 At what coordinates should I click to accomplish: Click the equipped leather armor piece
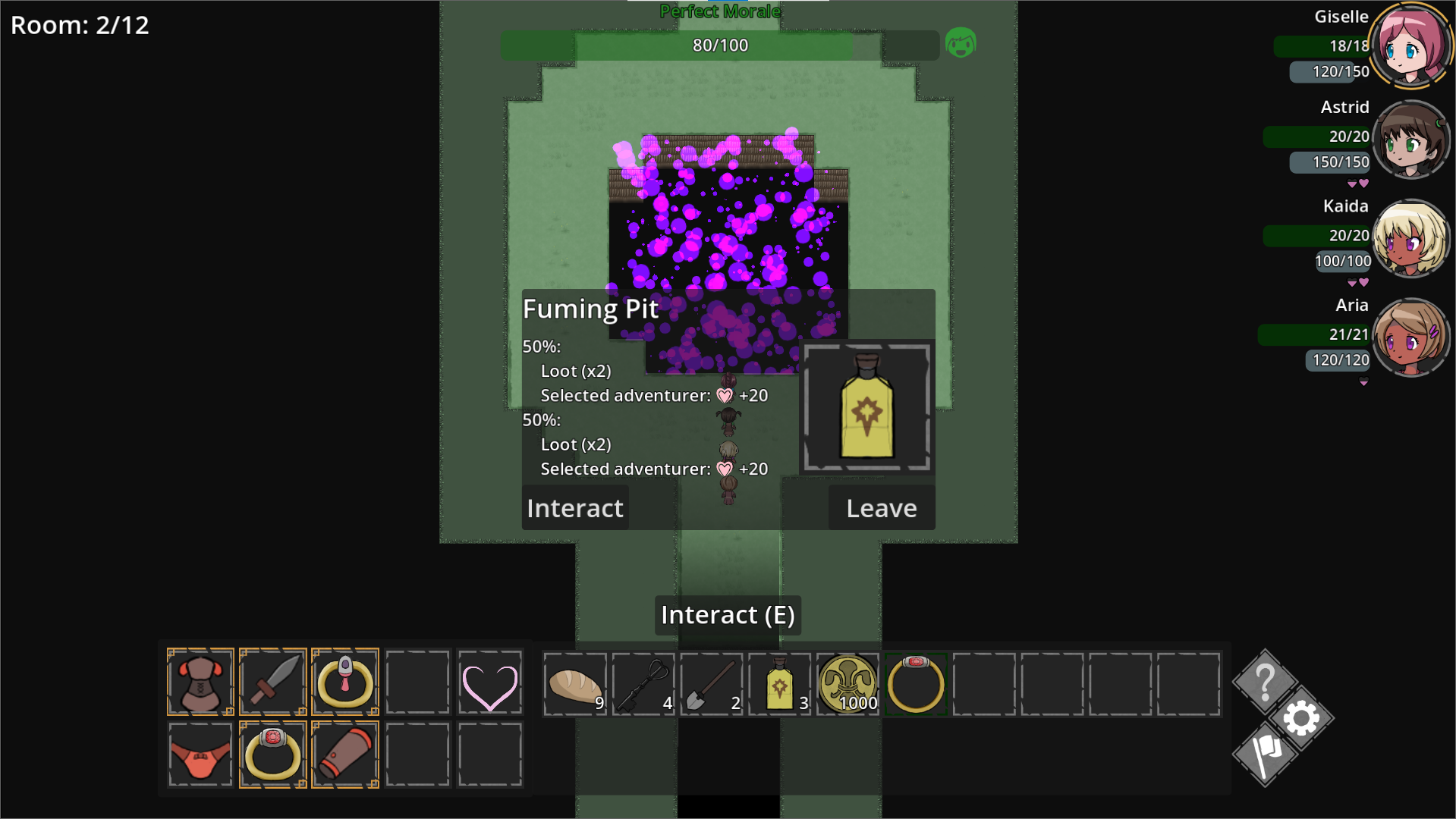(x=200, y=681)
